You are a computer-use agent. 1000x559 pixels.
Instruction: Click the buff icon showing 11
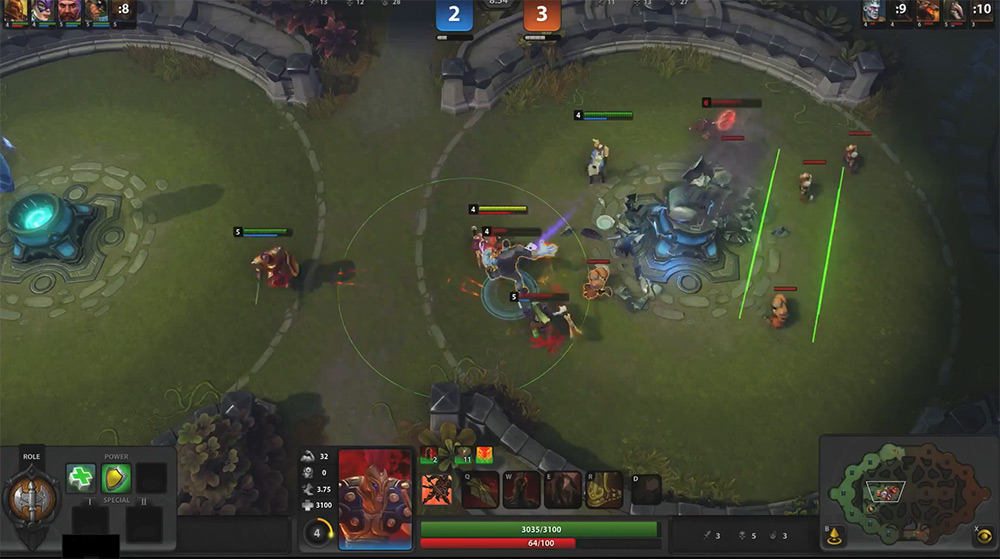463,456
